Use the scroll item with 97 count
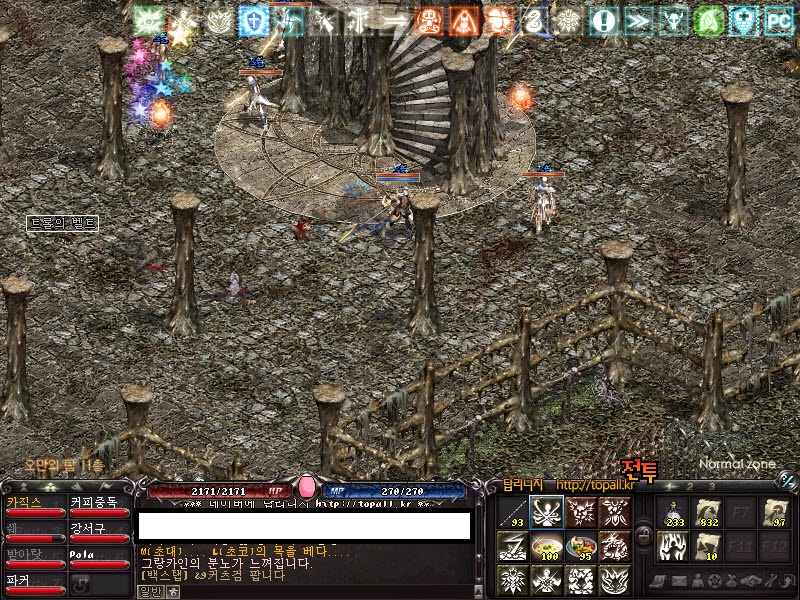This screenshot has height=600, width=800. (x=775, y=513)
